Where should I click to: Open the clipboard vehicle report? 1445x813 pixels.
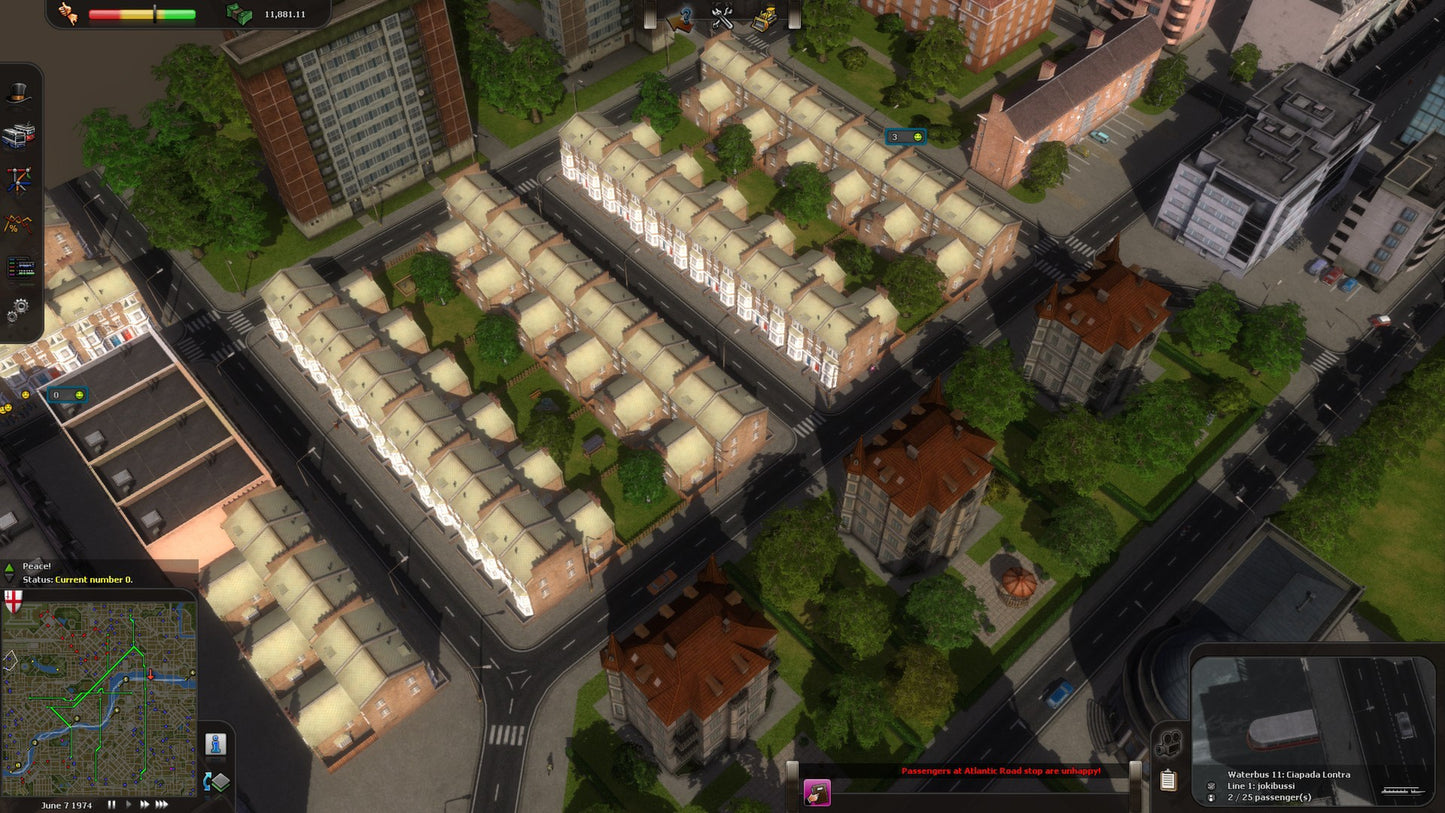(1168, 780)
